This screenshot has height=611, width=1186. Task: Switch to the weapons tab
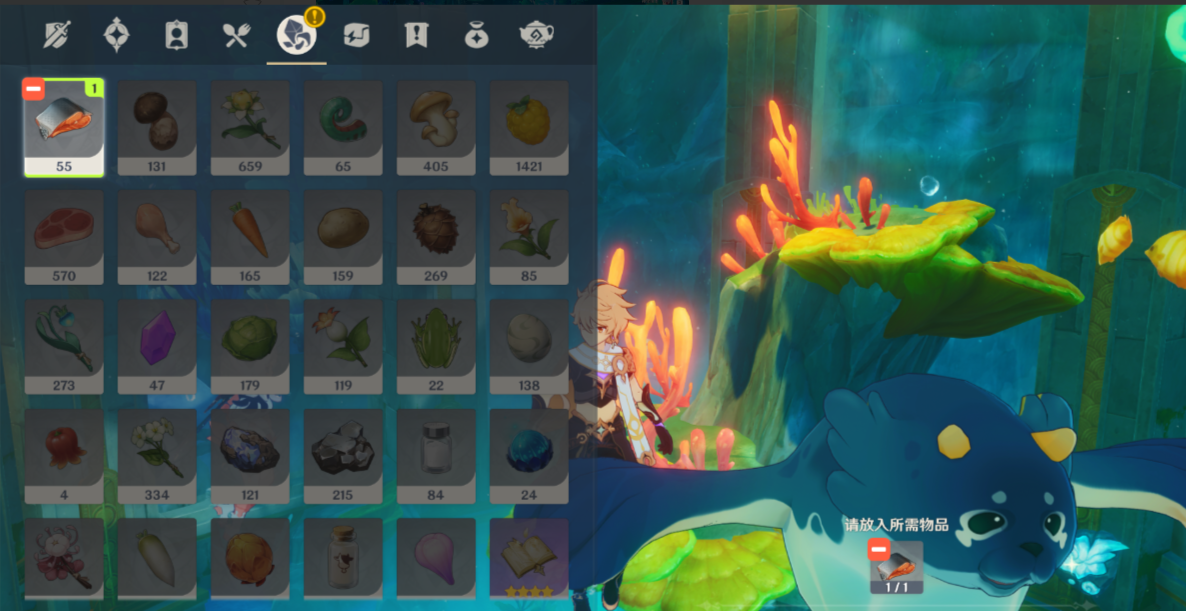click(x=57, y=35)
